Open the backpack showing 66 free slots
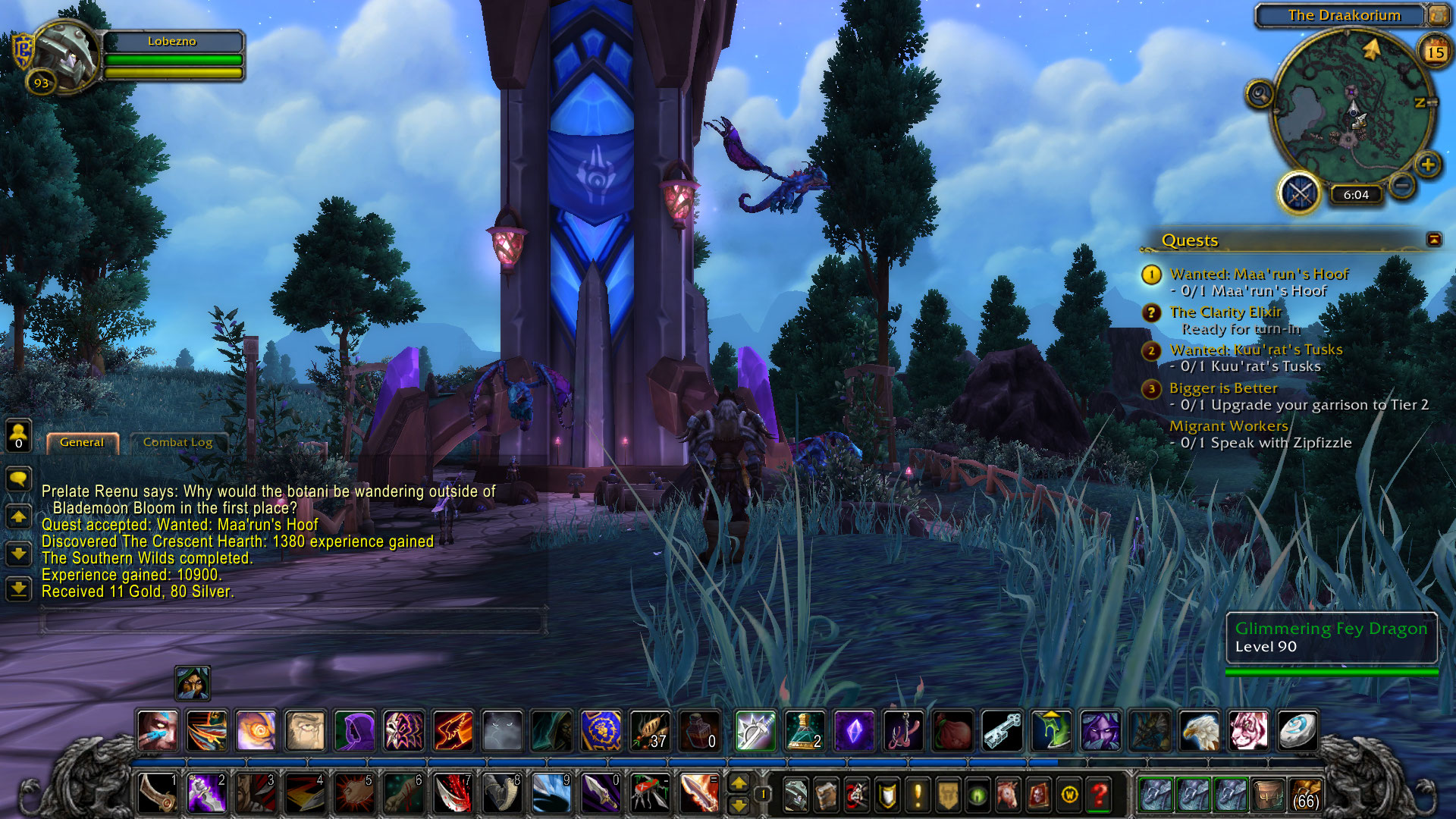 pyautogui.click(x=1305, y=795)
